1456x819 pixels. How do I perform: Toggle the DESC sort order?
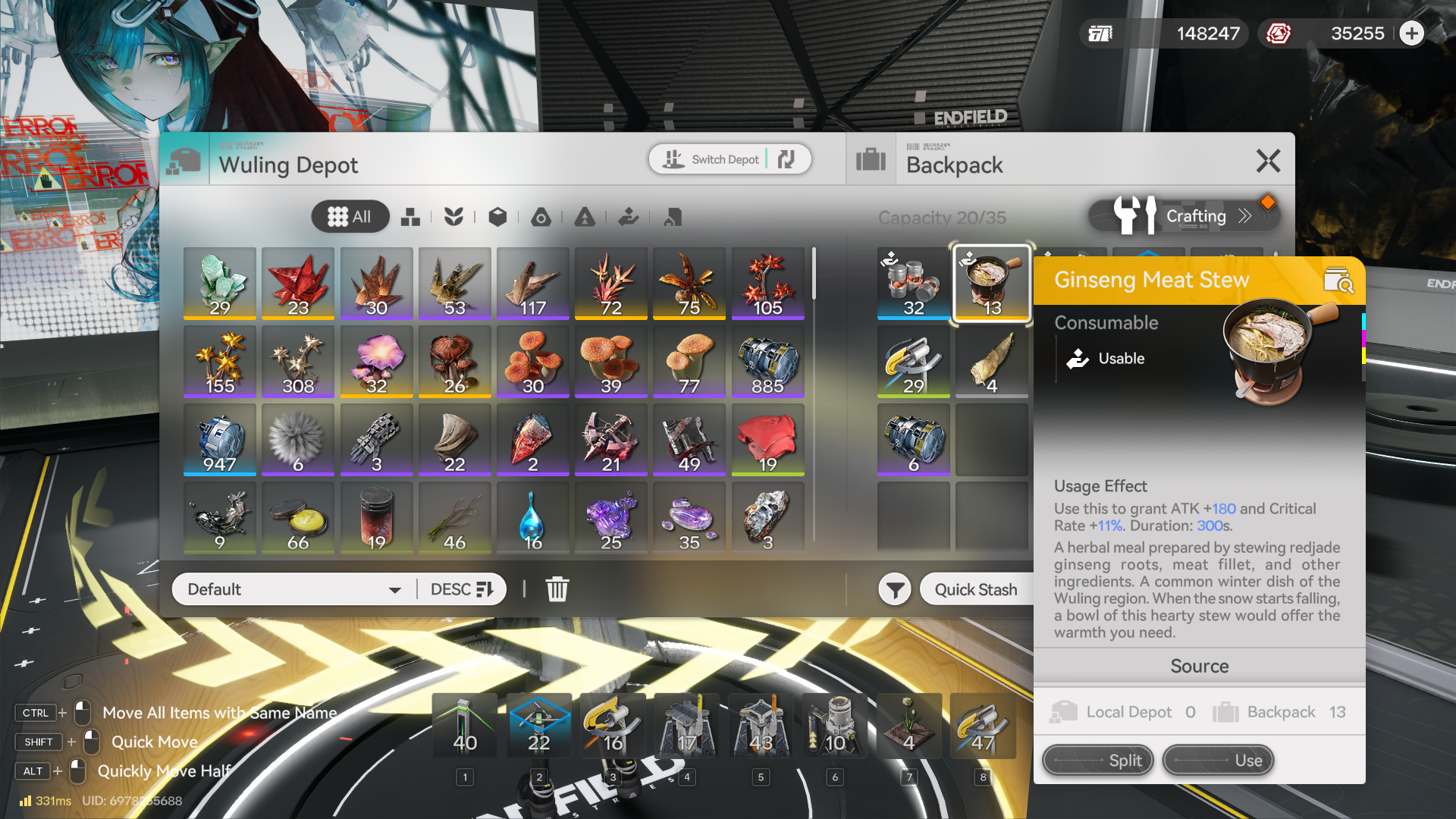click(x=461, y=589)
